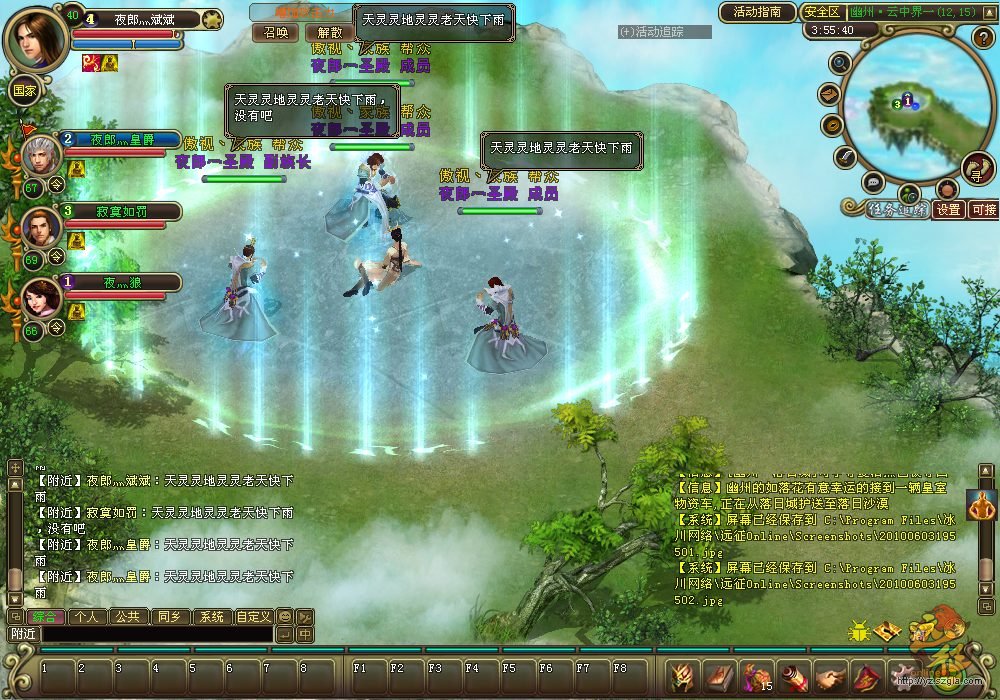Screen dimensions: 1000x700
Task: Show 可接 available quests
Action: 984,210
